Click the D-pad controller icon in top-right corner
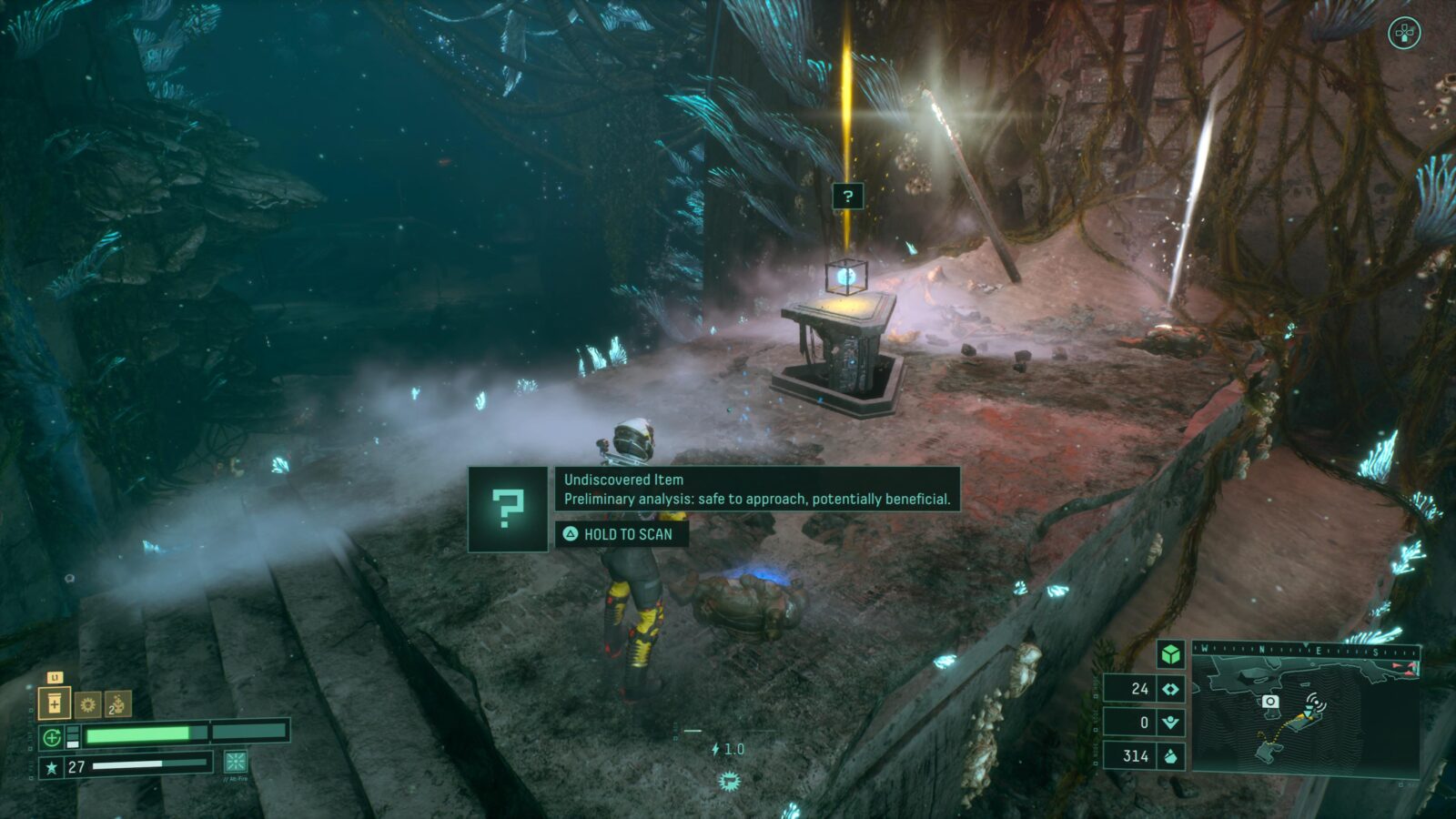The height and width of the screenshot is (819, 1456). click(x=1406, y=34)
